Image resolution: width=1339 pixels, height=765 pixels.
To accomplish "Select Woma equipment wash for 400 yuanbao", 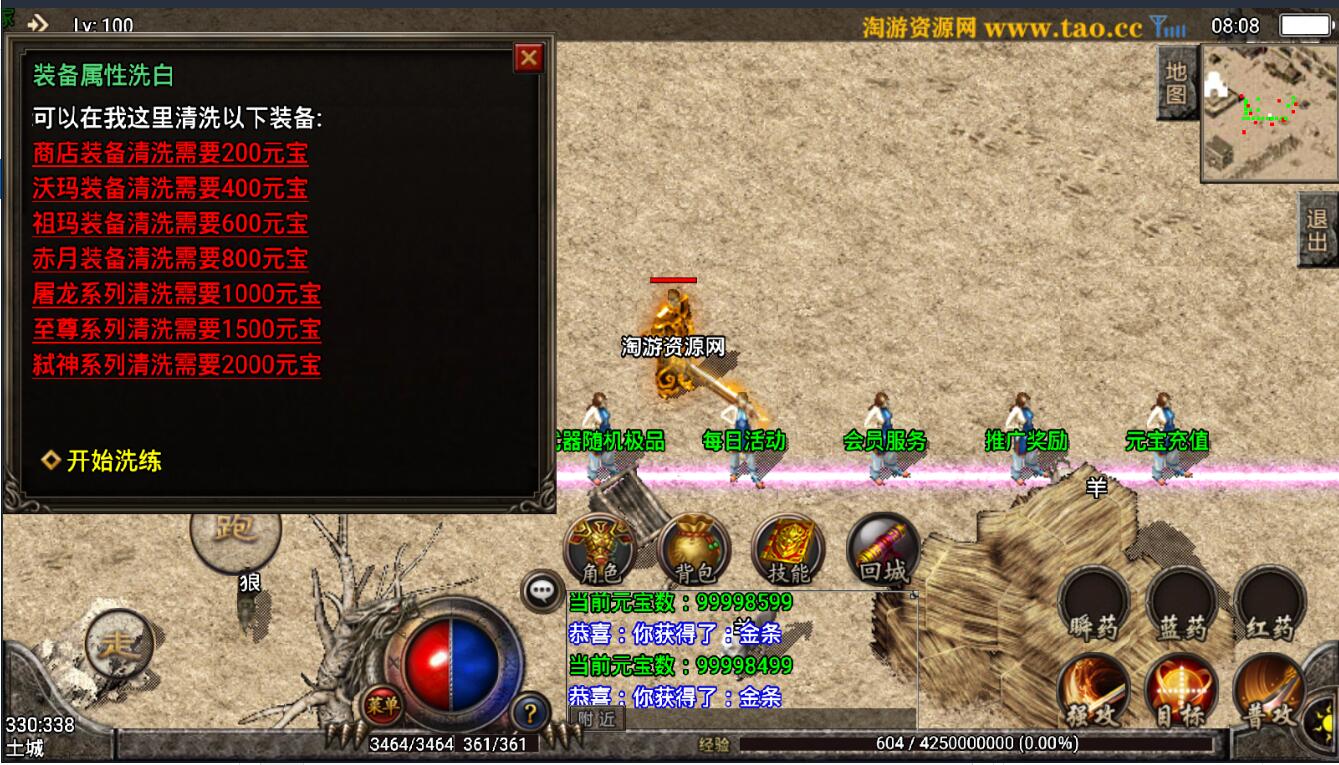I will [170, 189].
